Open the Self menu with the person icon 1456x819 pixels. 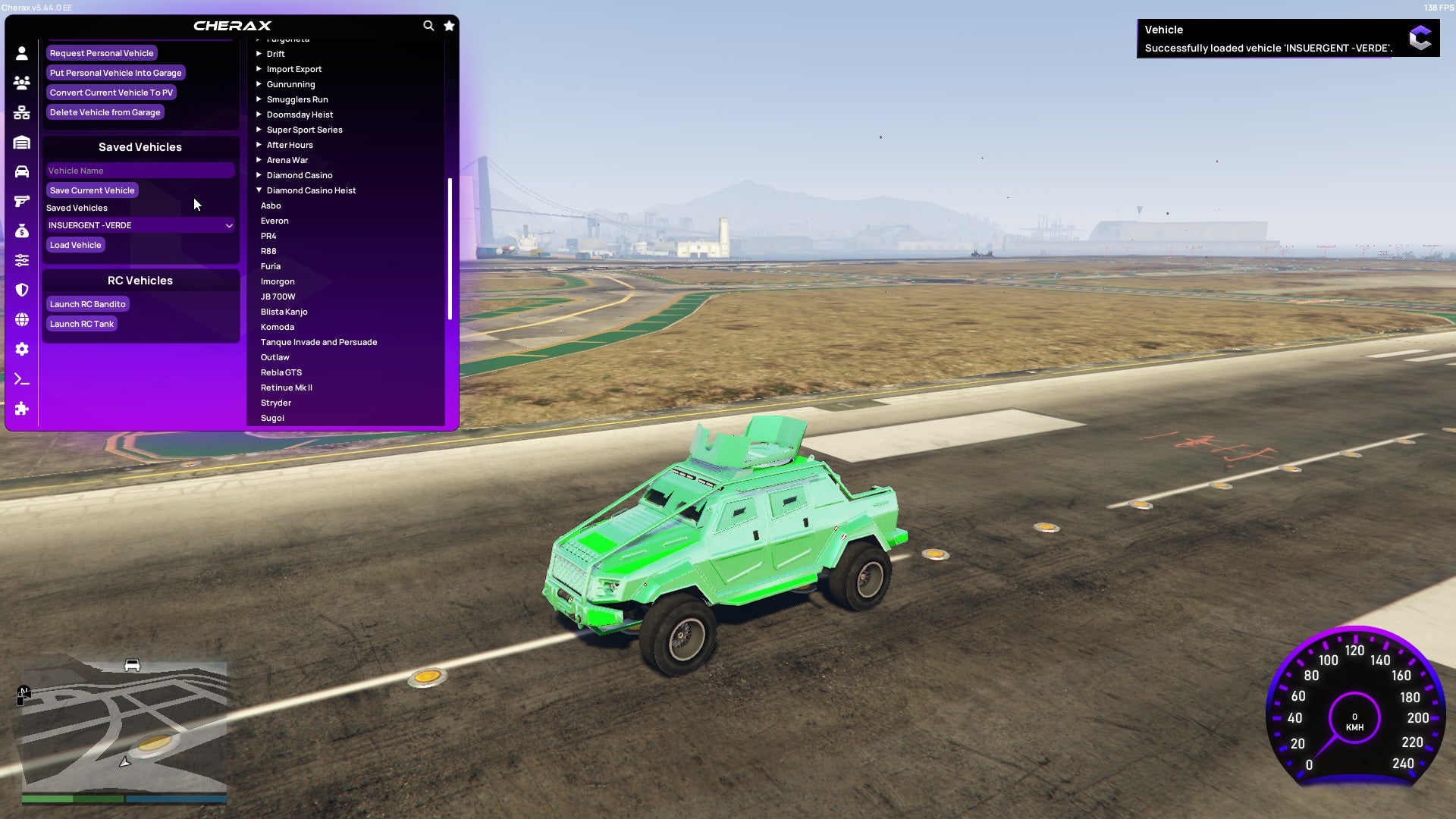tap(22, 53)
